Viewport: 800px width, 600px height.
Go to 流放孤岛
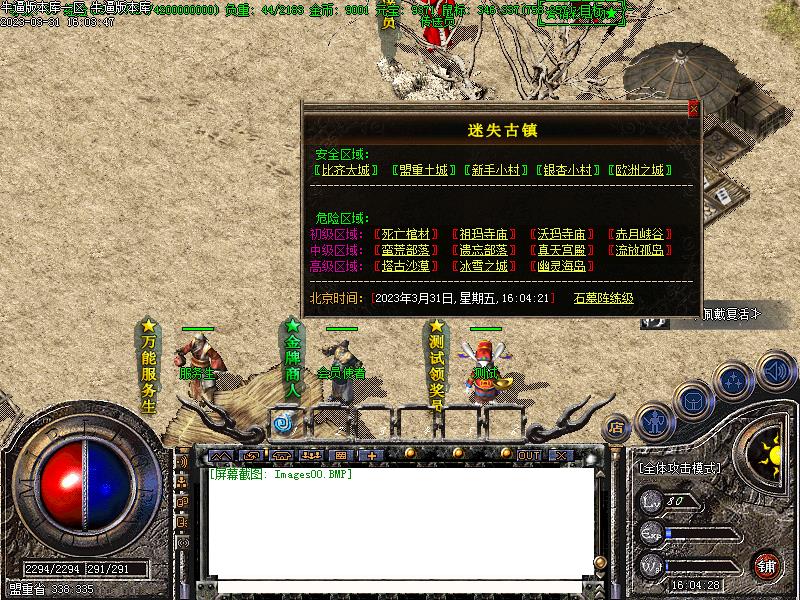640,250
